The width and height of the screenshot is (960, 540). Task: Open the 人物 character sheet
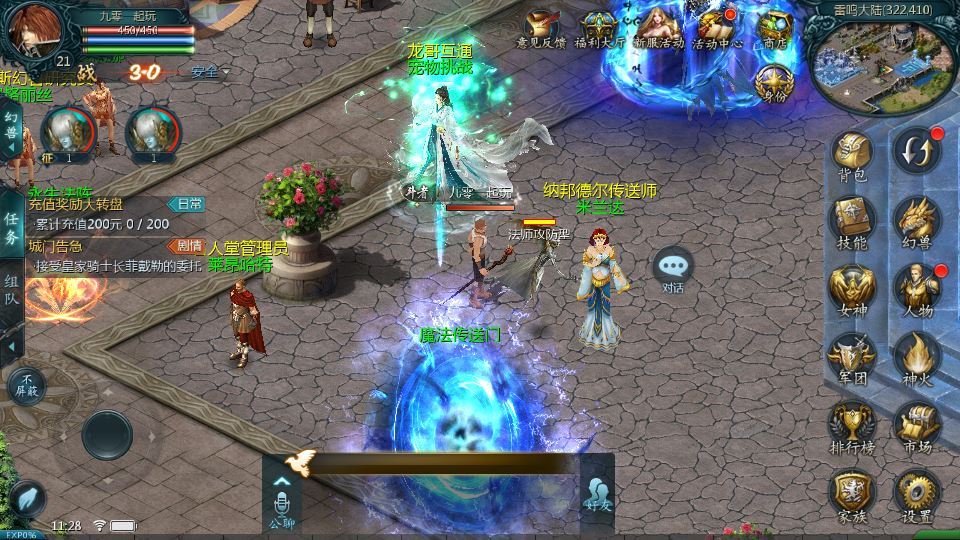[915, 288]
